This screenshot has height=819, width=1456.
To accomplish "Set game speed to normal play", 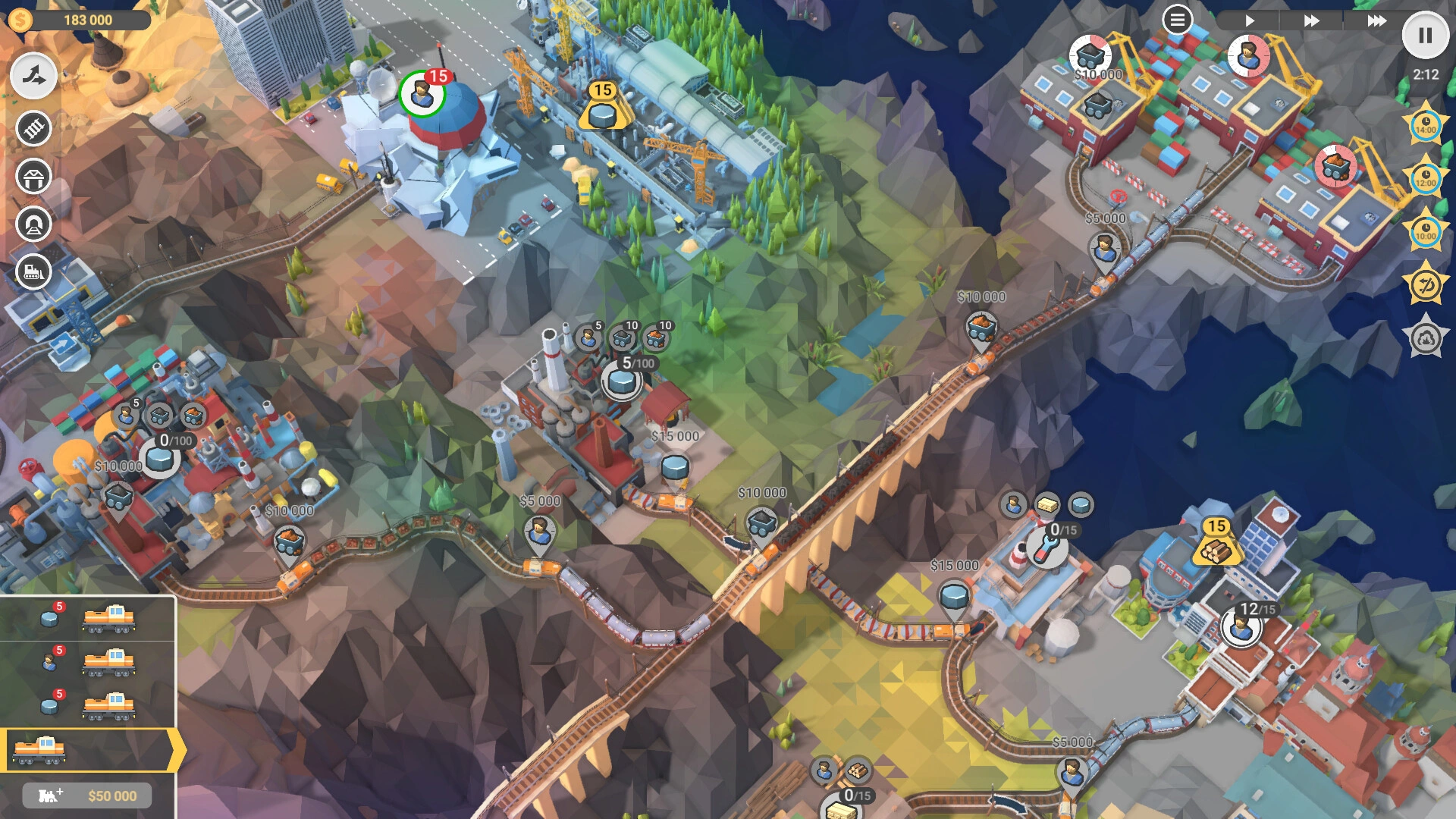I will tap(1250, 20).
